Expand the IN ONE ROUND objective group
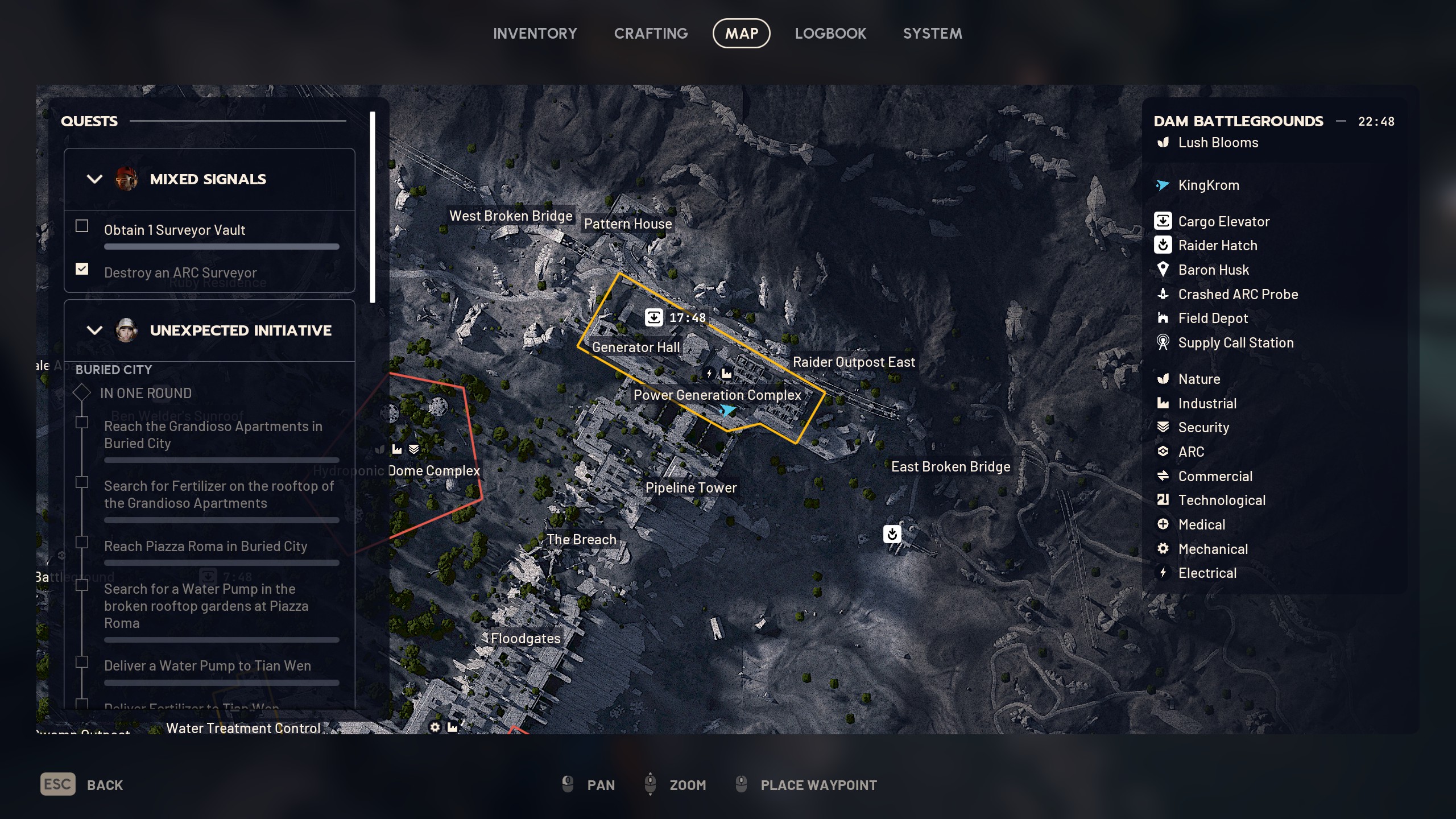The height and width of the screenshot is (819, 1456). [82, 392]
